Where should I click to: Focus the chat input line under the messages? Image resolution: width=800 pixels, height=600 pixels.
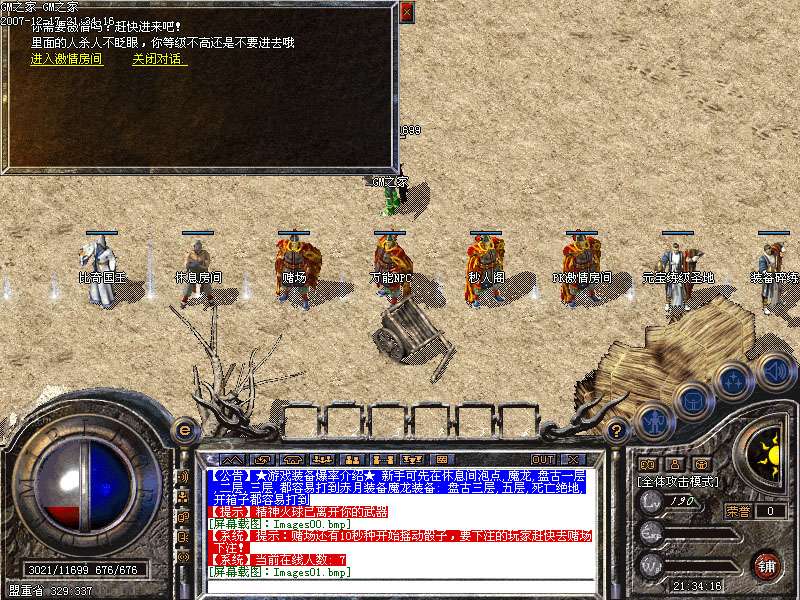400,587
